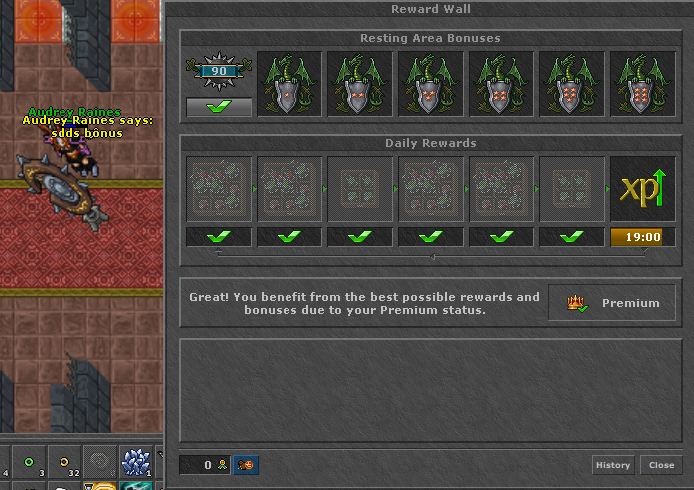Select the XP boost daily reward
The height and width of the screenshot is (490, 694).
coord(643,189)
